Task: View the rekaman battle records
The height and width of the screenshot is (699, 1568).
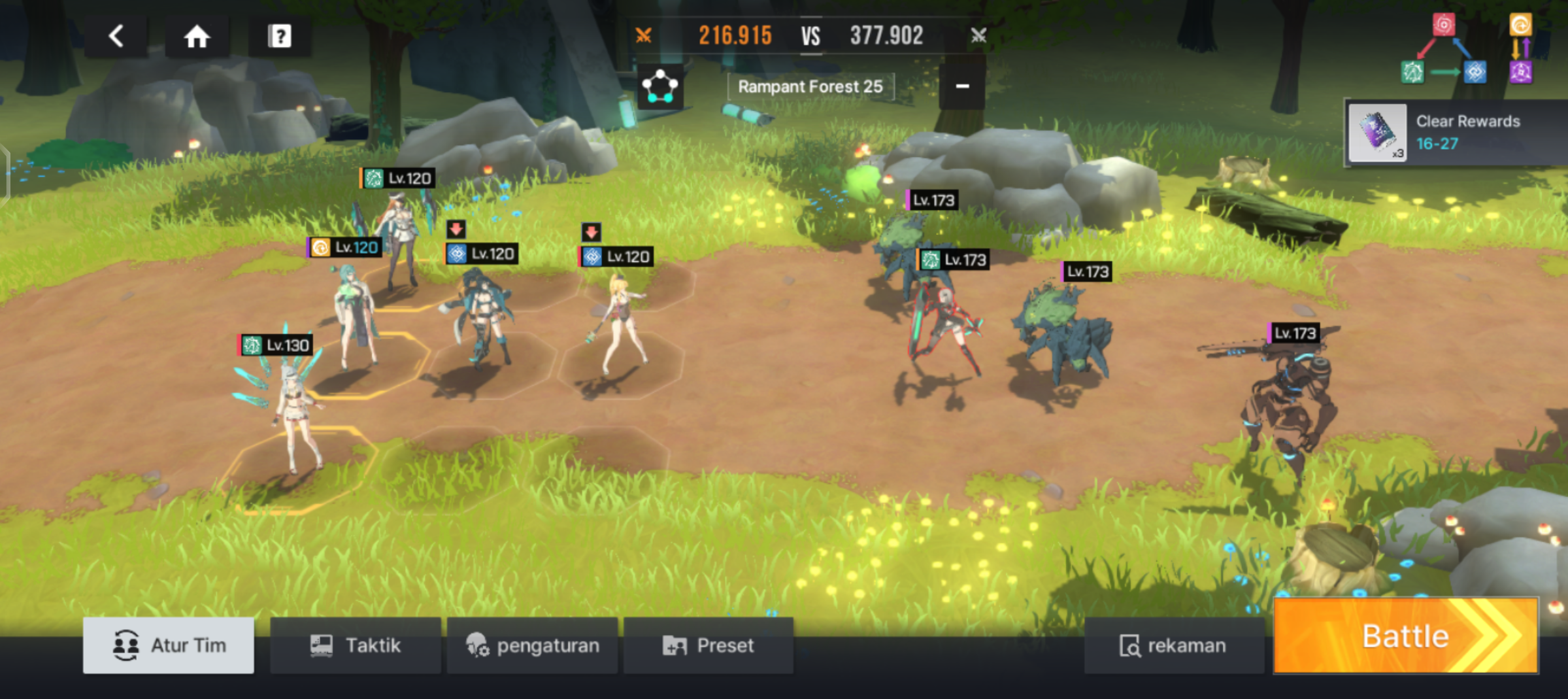Action: pyautogui.click(x=1173, y=645)
